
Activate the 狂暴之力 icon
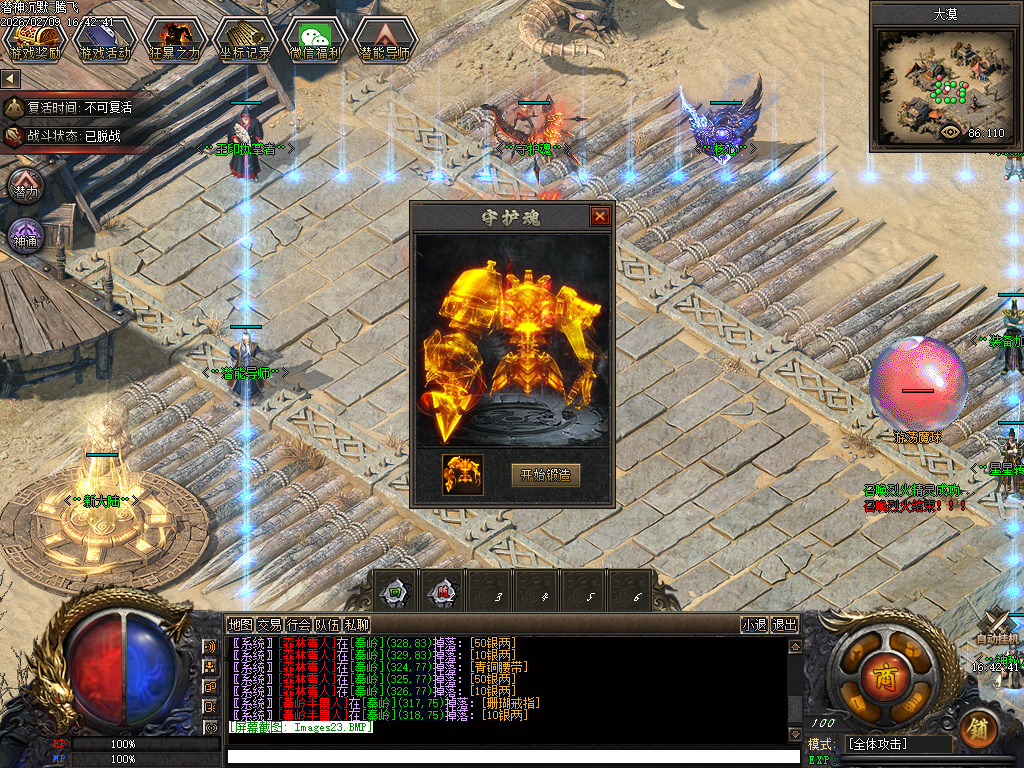click(x=174, y=40)
